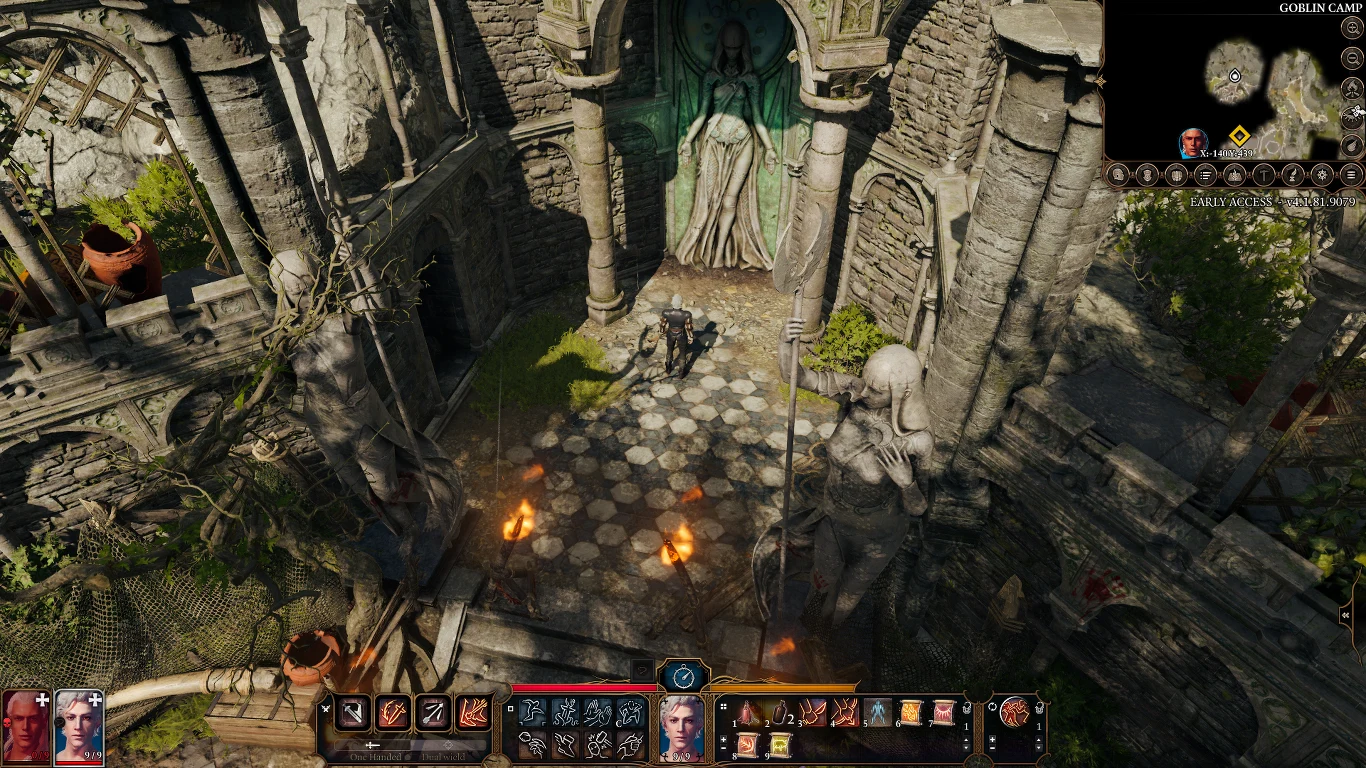Viewport: 1366px width, 768px height.
Task: Open the spellbook icon below the minimap
Action: (1177, 174)
